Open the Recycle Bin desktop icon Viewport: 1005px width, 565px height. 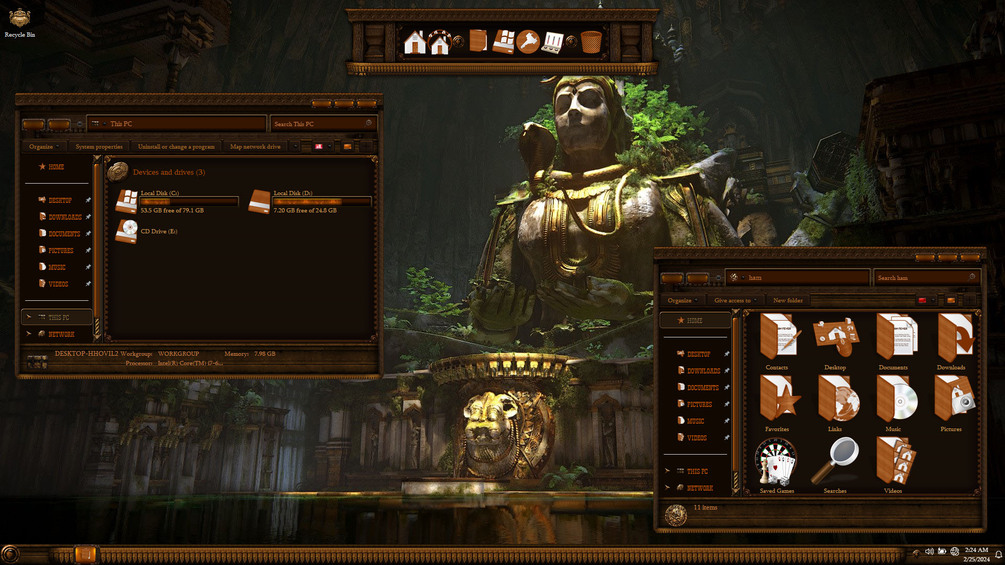point(19,20)
